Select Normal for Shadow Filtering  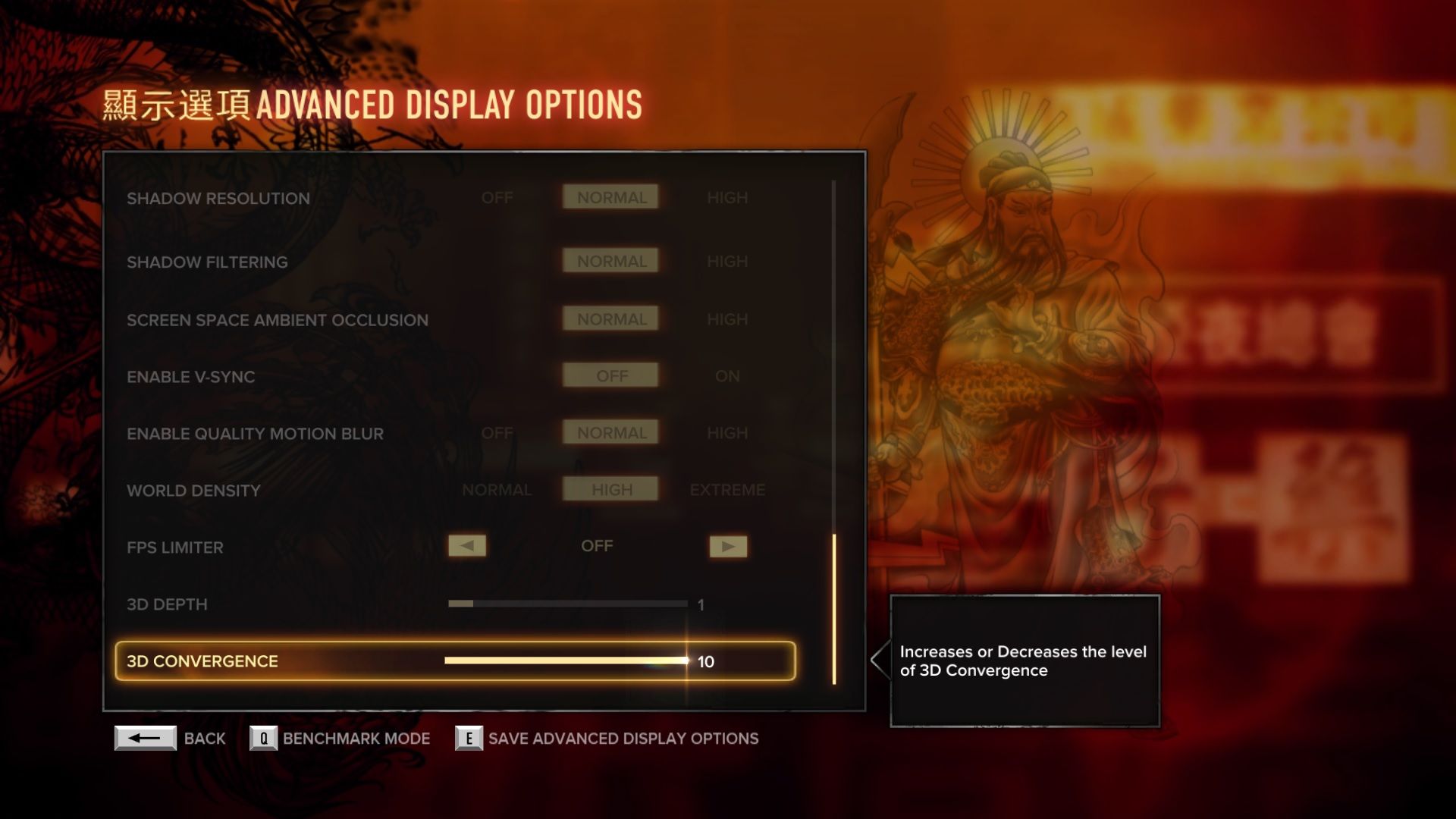[x=610, y=262]
